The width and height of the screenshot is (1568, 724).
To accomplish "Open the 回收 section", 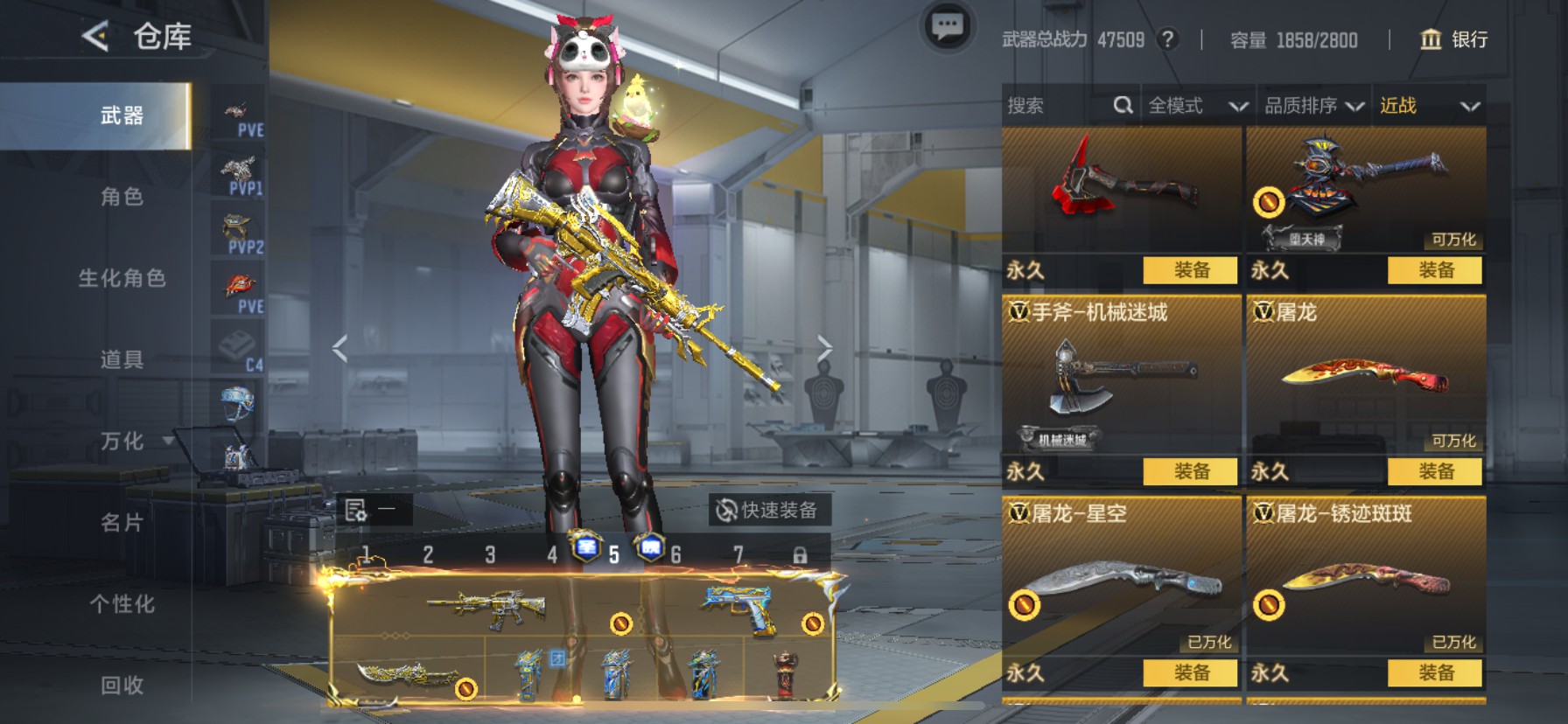I will pos(122,685).
